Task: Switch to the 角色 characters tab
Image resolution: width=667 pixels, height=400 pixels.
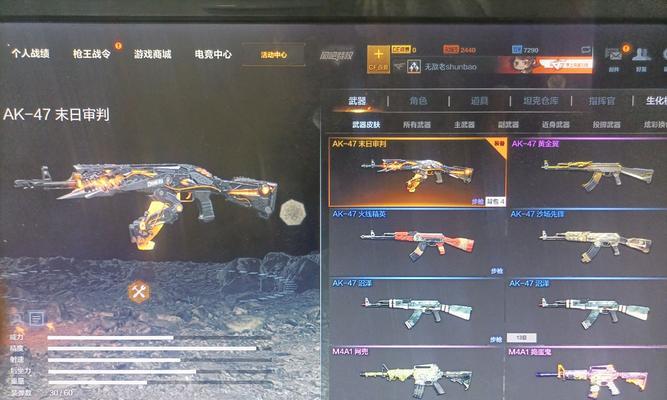Action: tap(417, 101)
